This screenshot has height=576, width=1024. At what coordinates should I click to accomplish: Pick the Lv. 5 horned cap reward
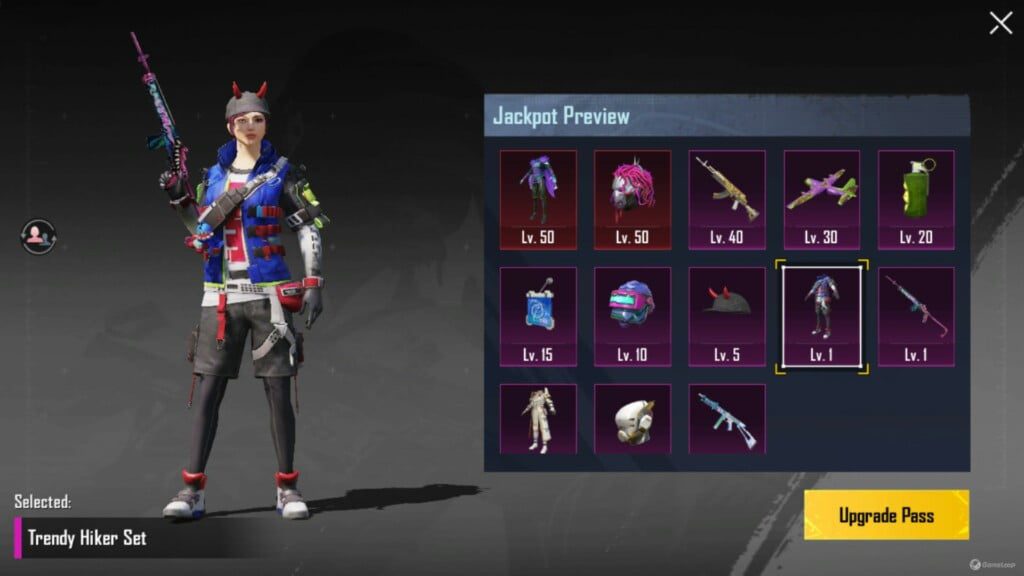coord(727,316)
